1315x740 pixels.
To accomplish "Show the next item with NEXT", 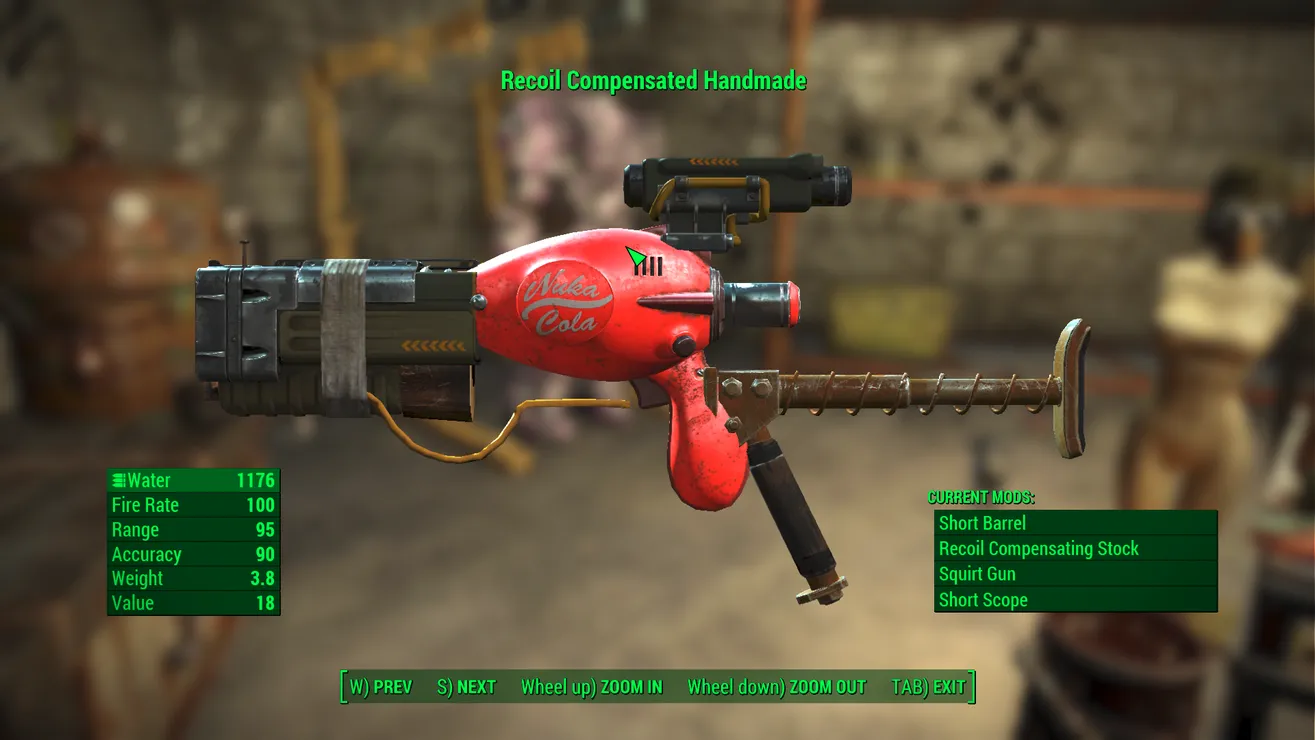I will [x=466, y=687].
